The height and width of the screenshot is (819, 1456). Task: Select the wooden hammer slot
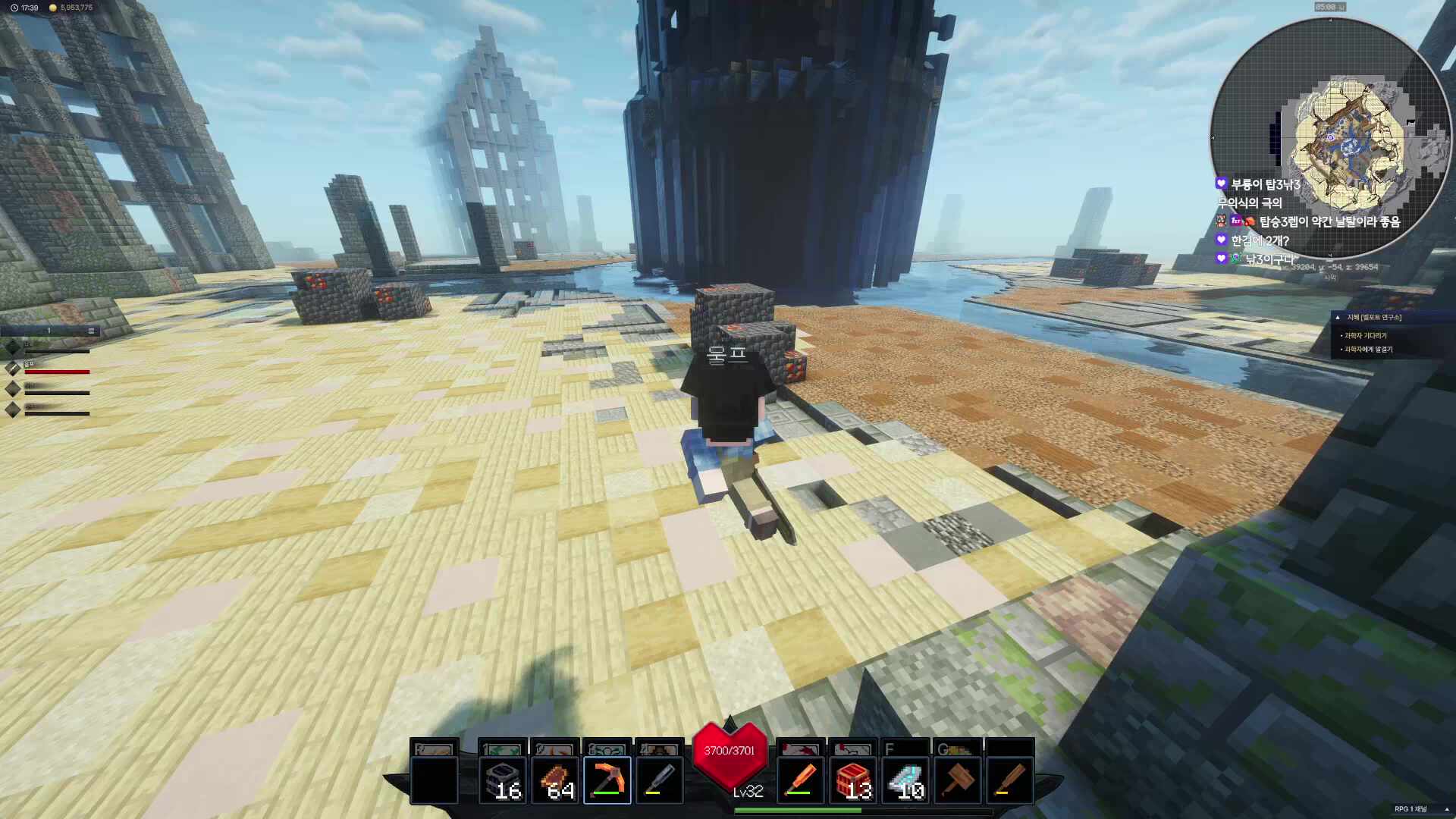(958, 780)
